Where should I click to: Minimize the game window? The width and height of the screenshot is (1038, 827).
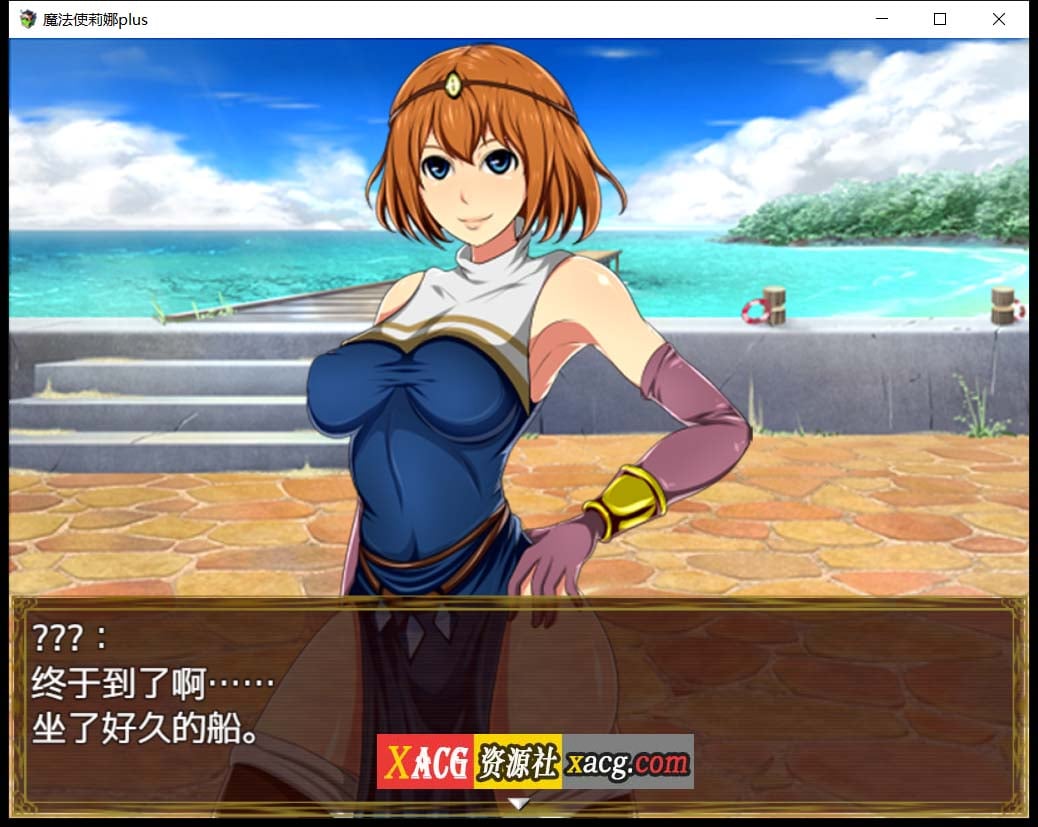[882, 19]
